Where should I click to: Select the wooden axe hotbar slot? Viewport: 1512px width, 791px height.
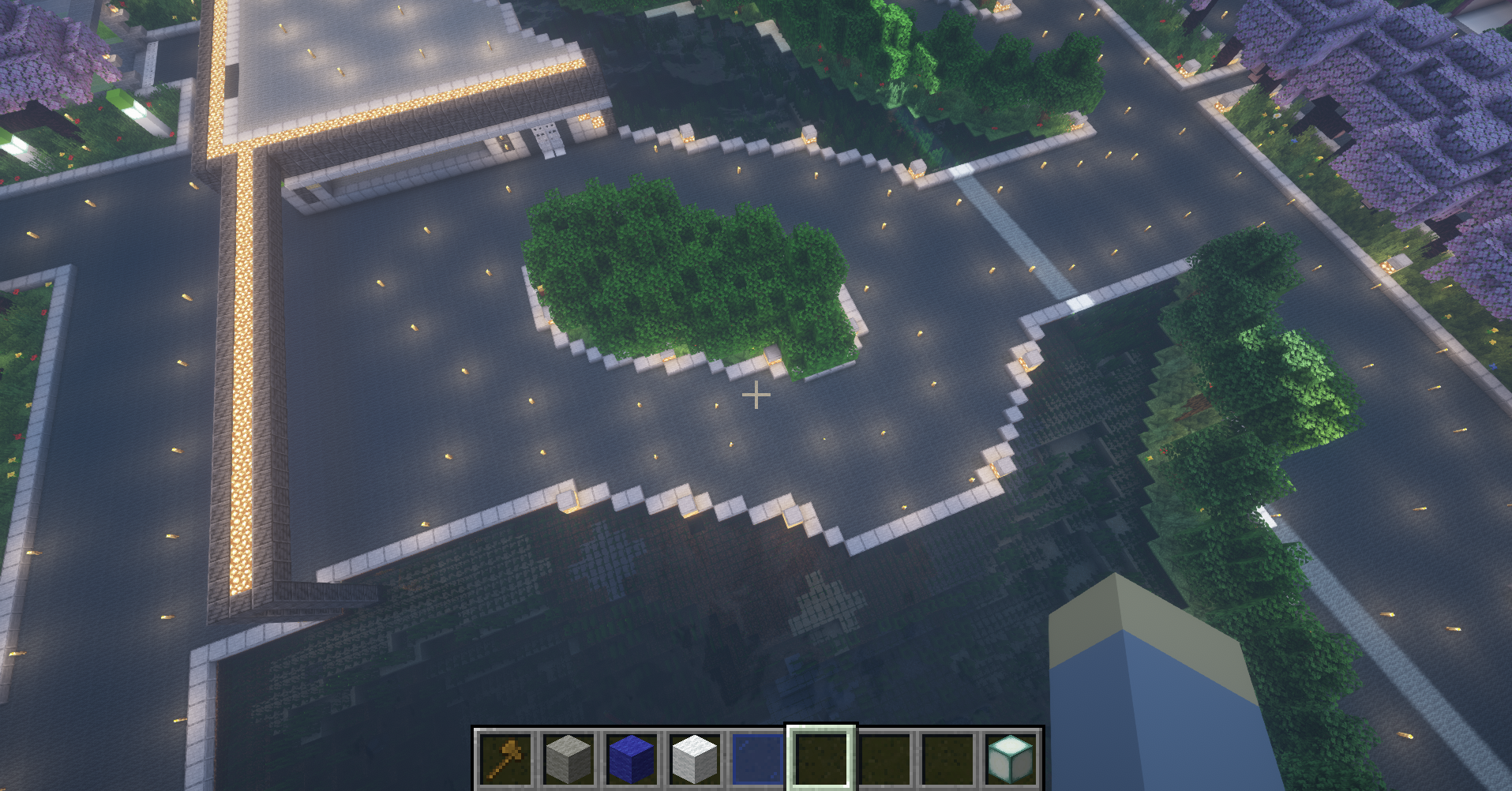click(505, 759)
